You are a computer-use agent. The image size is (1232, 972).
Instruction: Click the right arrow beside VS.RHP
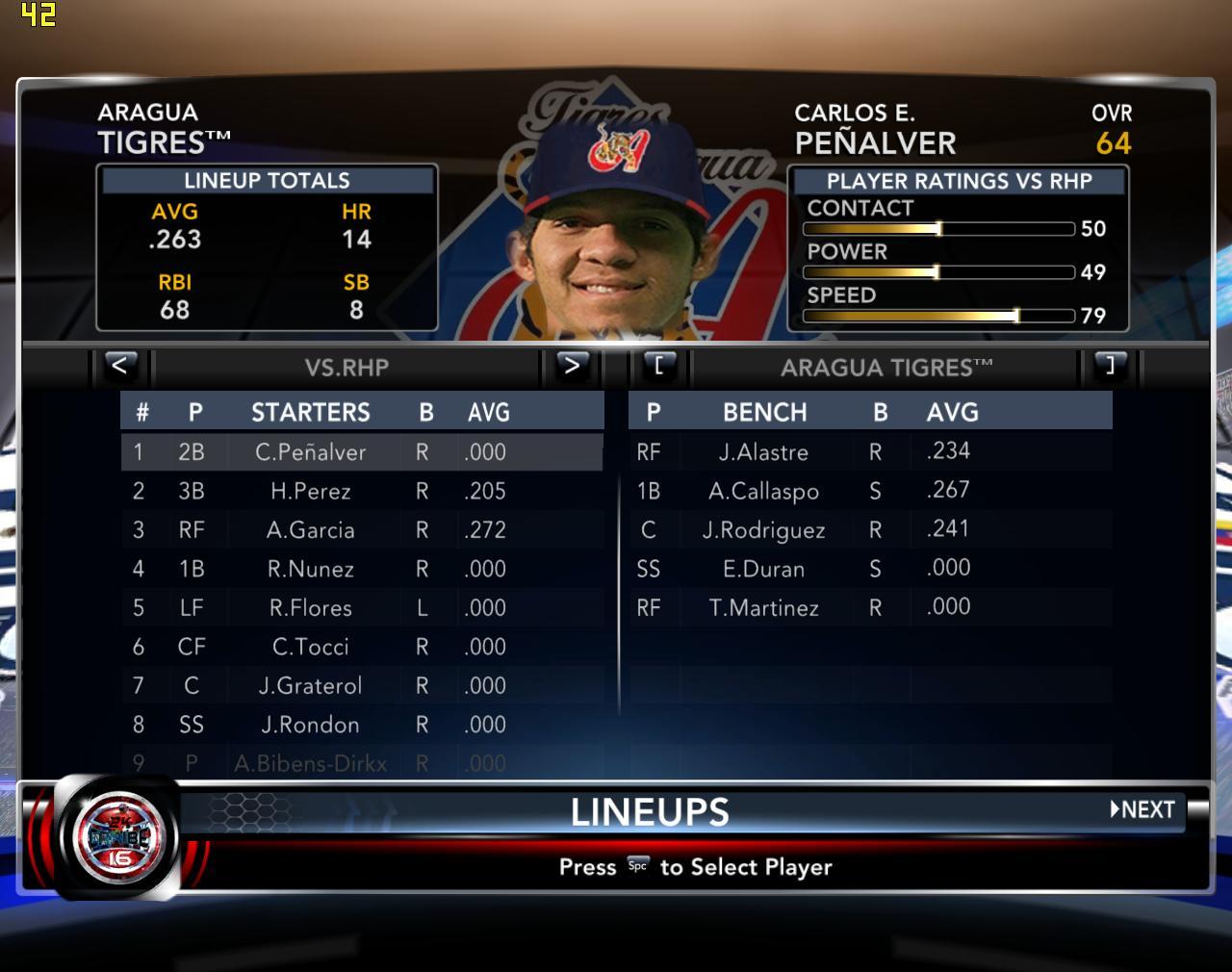click(572, 366)
